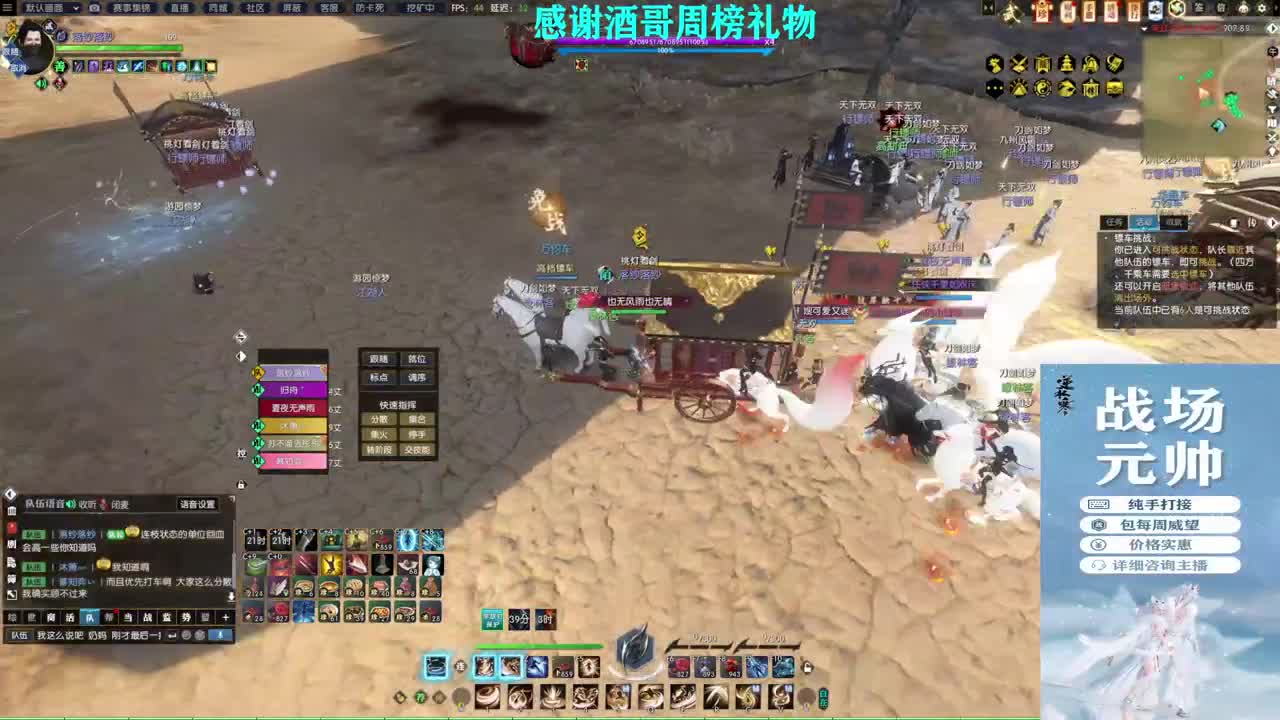Viewport: 1280px width, 720px height.
Task: Select the blue shield skill on the action bar
Action: [536, 665]
